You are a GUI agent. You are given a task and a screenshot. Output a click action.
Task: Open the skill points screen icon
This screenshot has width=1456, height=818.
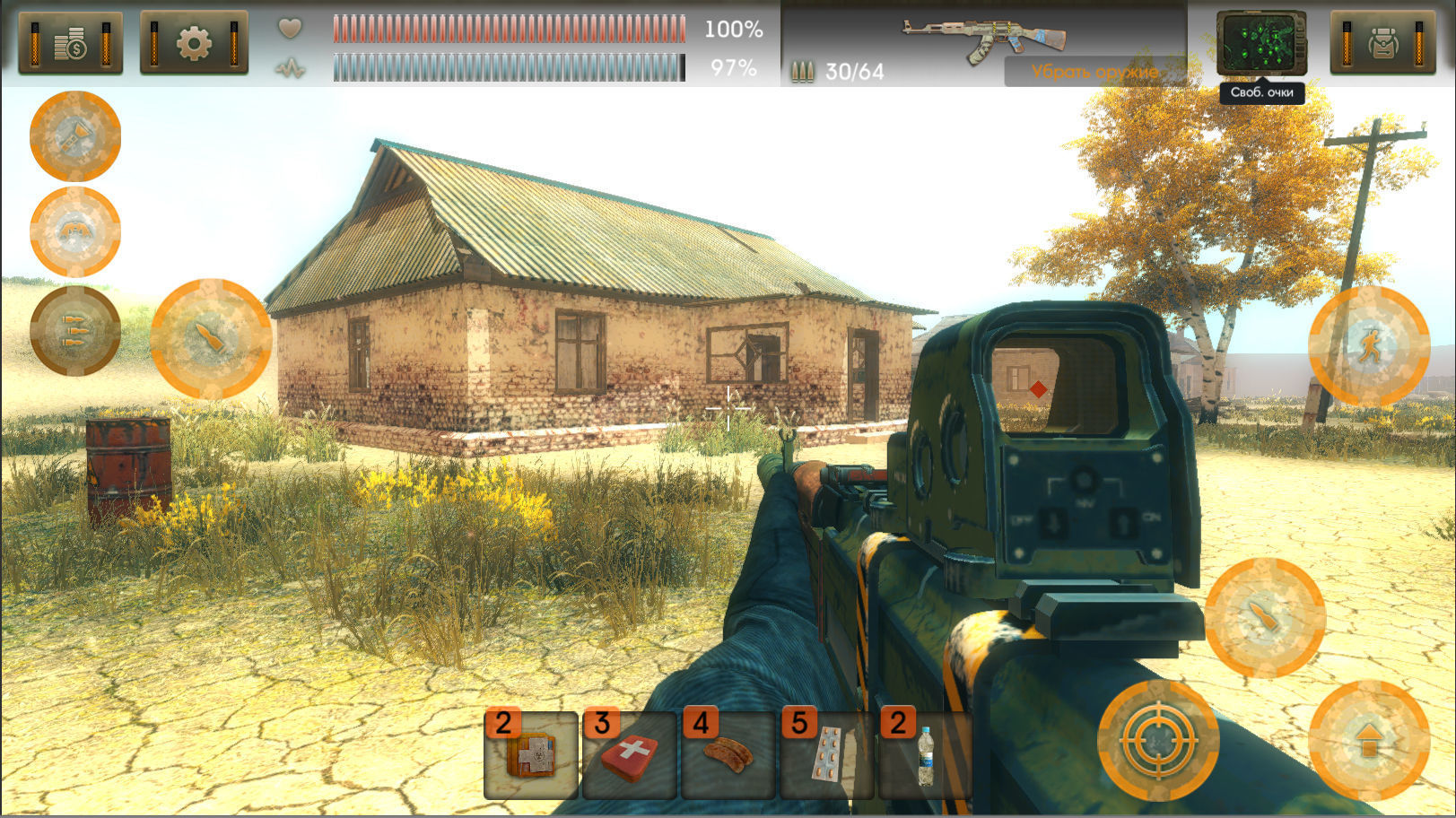pos(1260,43)
